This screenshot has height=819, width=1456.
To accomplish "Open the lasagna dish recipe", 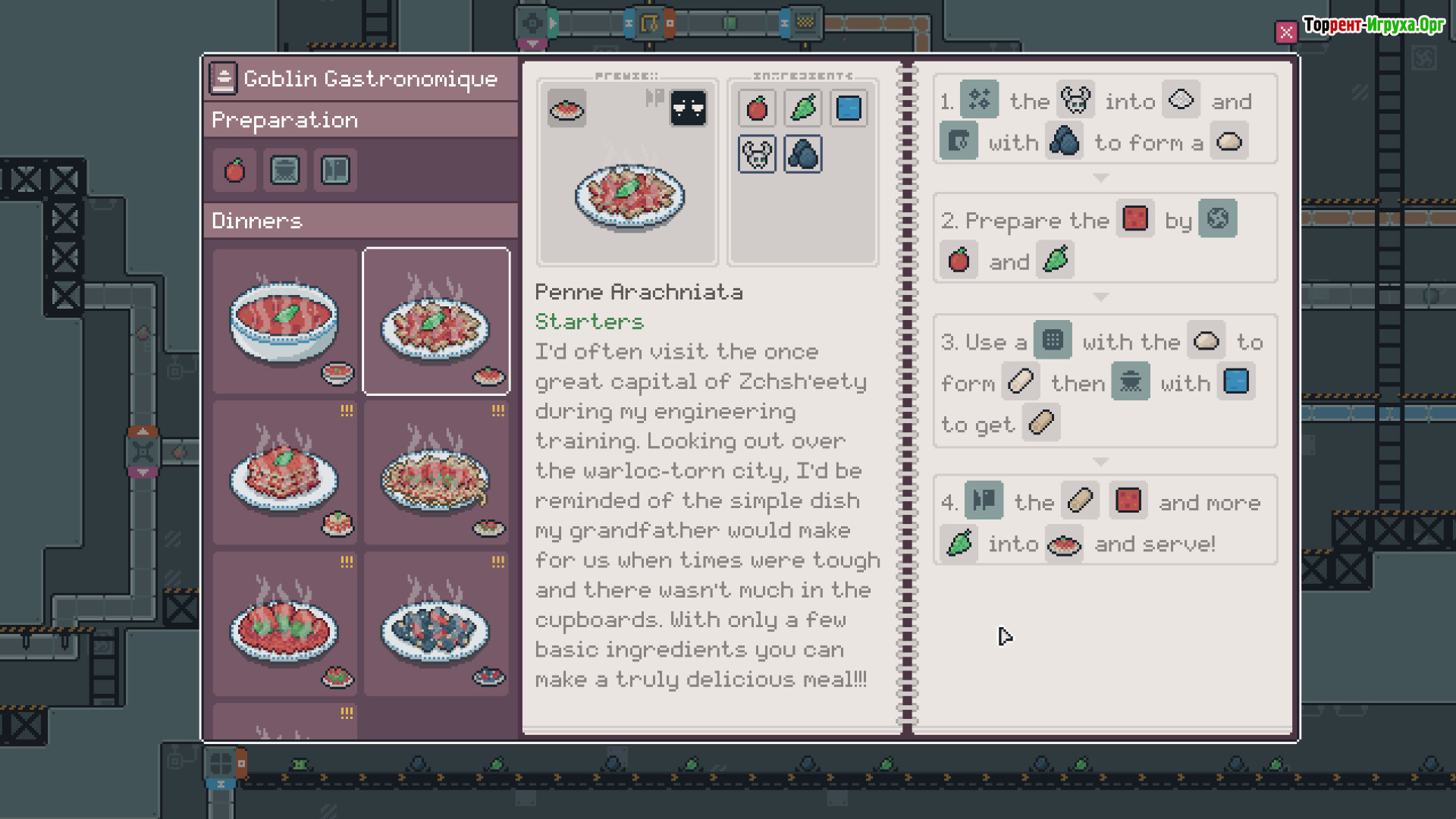I will (285, 472).
